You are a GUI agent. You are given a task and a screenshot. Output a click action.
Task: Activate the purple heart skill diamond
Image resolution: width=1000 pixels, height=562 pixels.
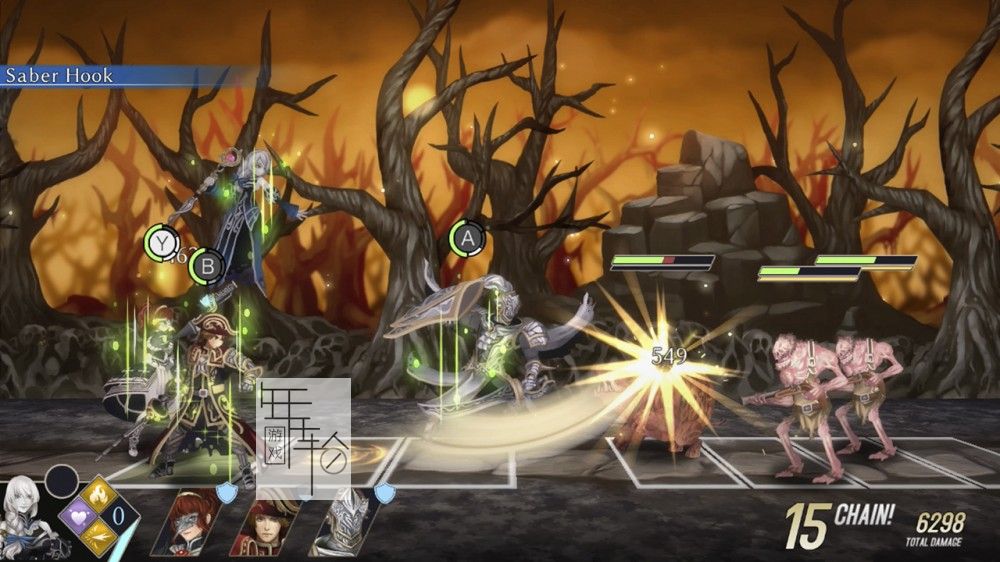[78, 517]
